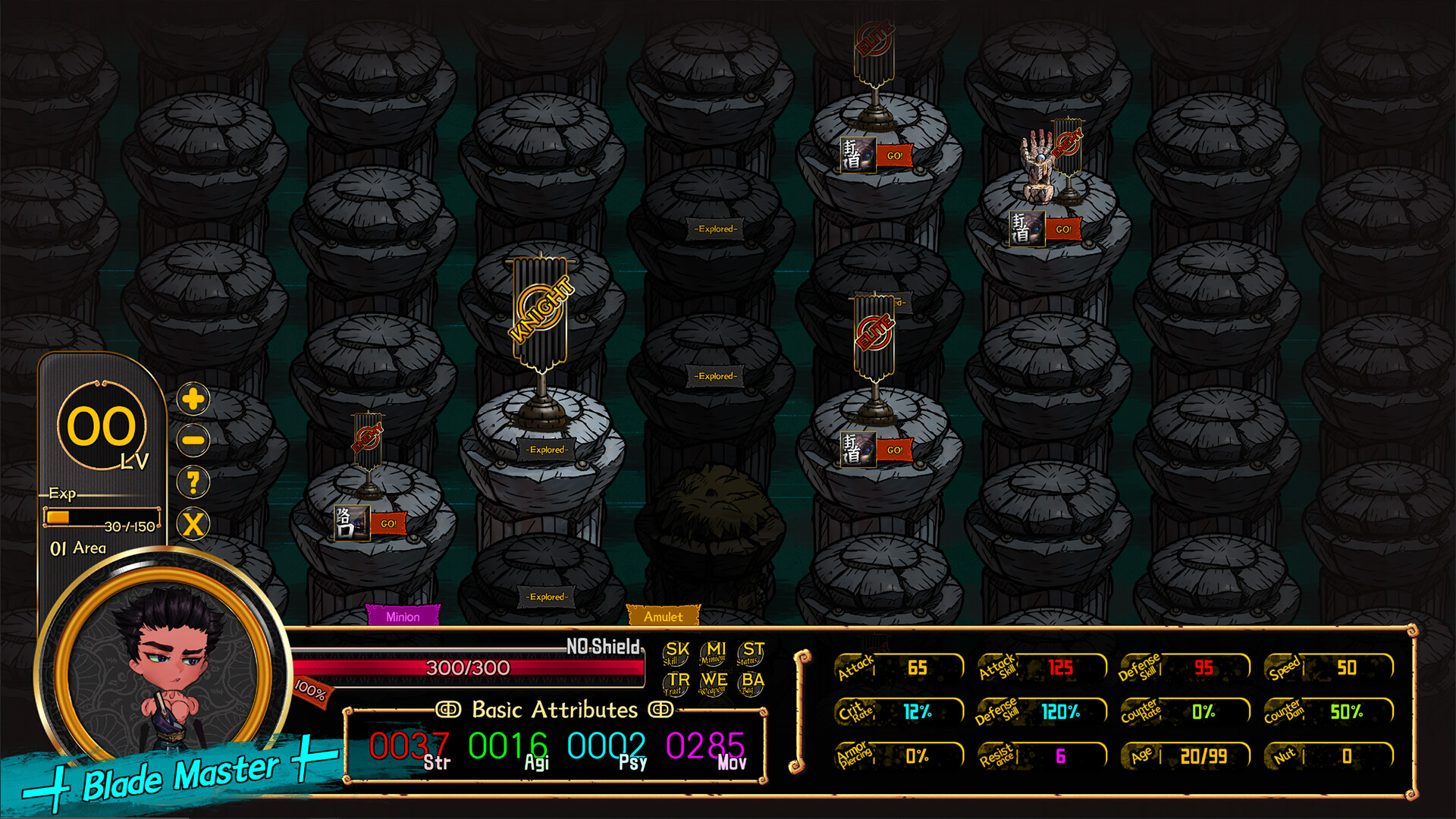Click the X icon below the help icon
Image resolution: width=1456 pixels, height=819 pixels.
(192, 523)
